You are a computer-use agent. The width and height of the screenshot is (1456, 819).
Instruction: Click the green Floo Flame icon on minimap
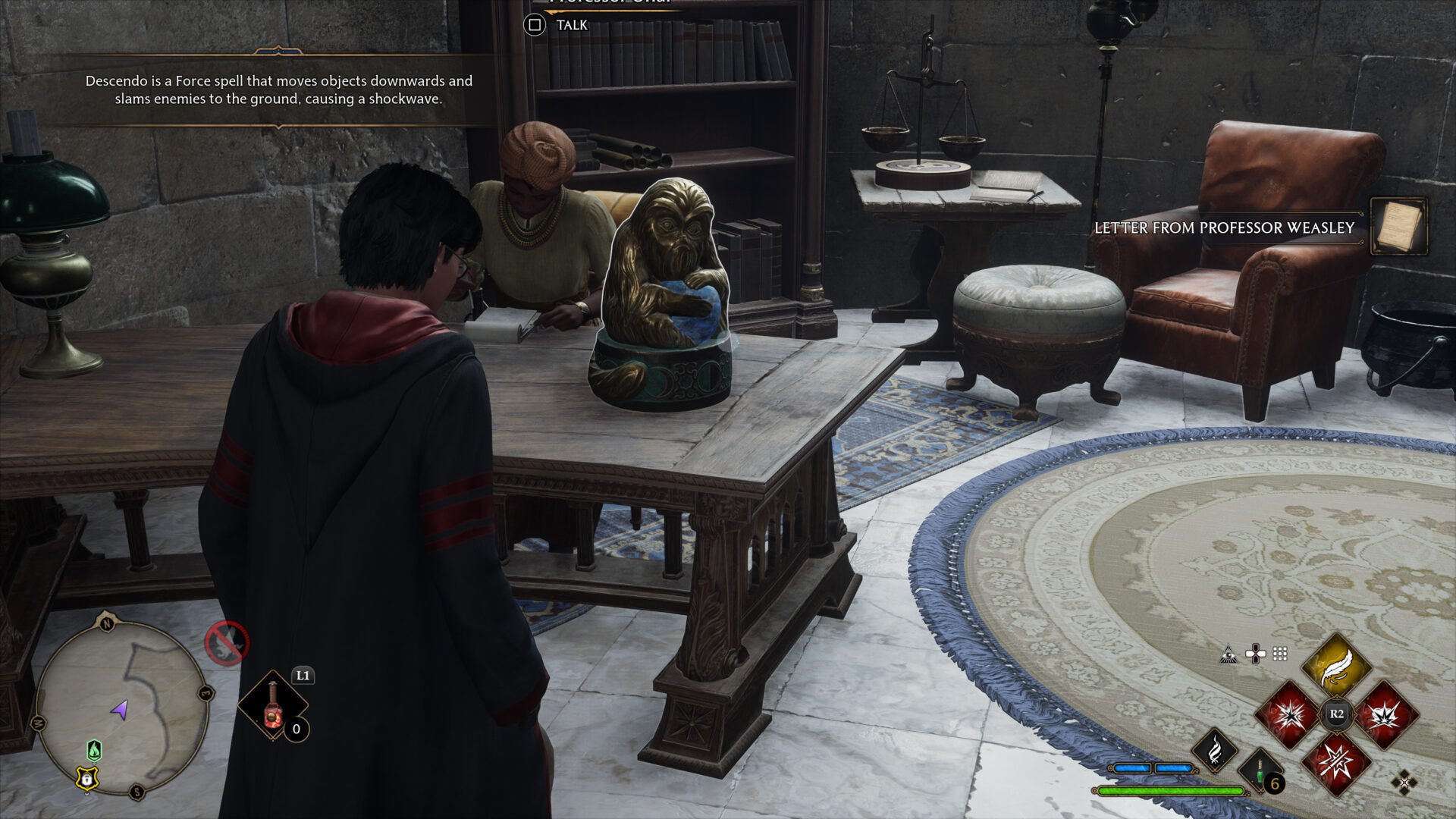pyautogui.click(x=95, y=751)
